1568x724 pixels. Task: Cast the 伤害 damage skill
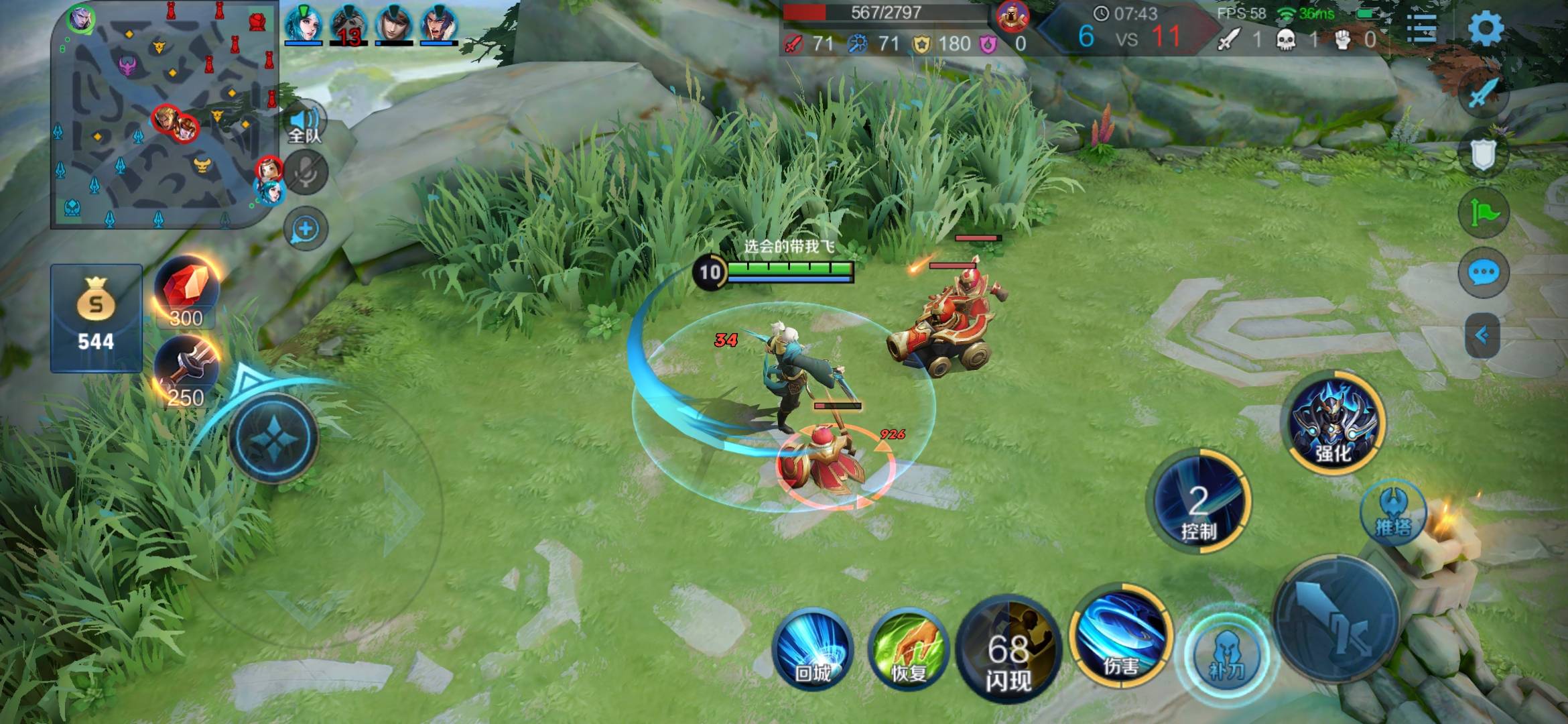[1120, 636]
